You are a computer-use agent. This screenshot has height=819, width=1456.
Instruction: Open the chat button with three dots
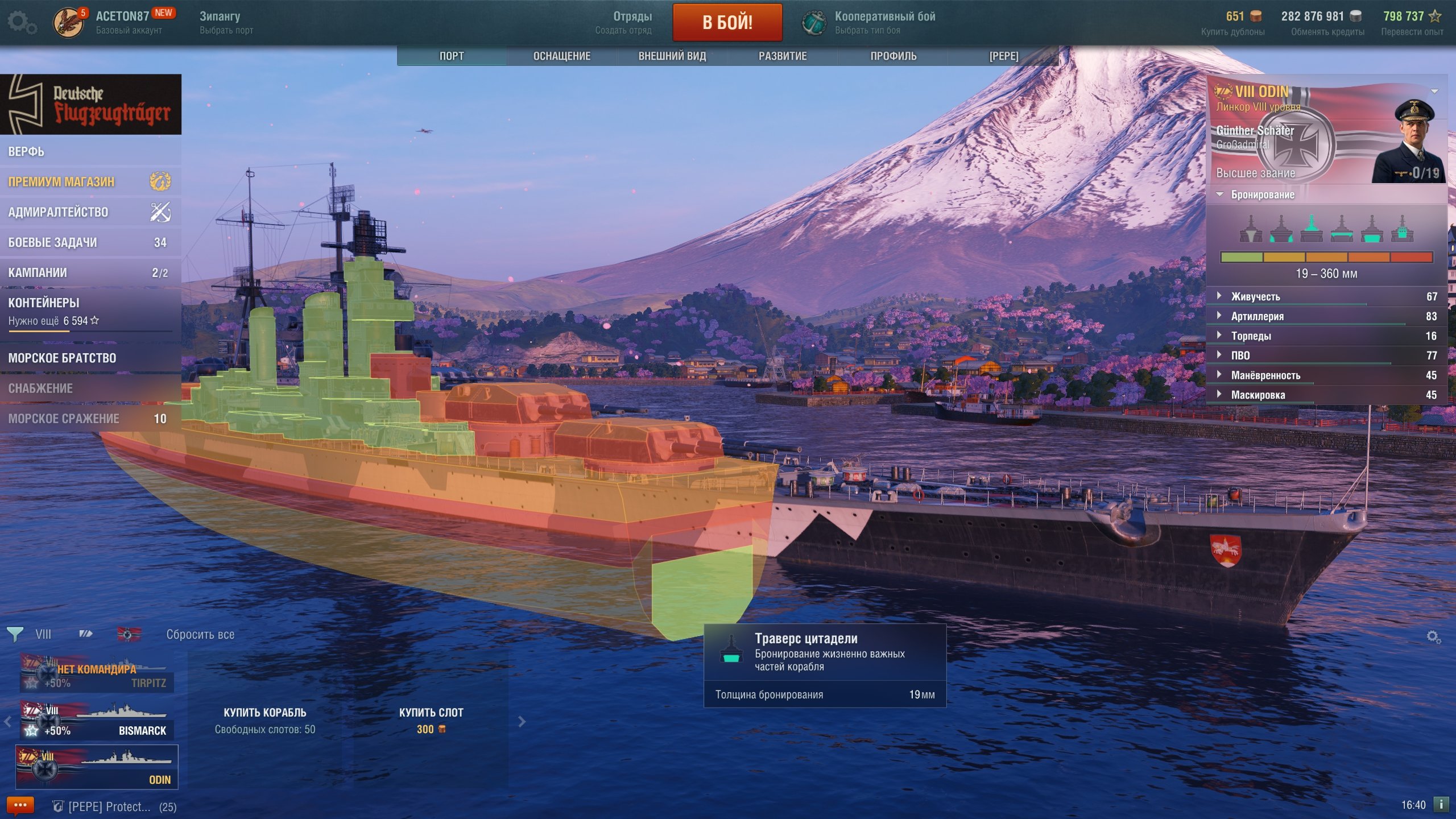coord(20,805)
